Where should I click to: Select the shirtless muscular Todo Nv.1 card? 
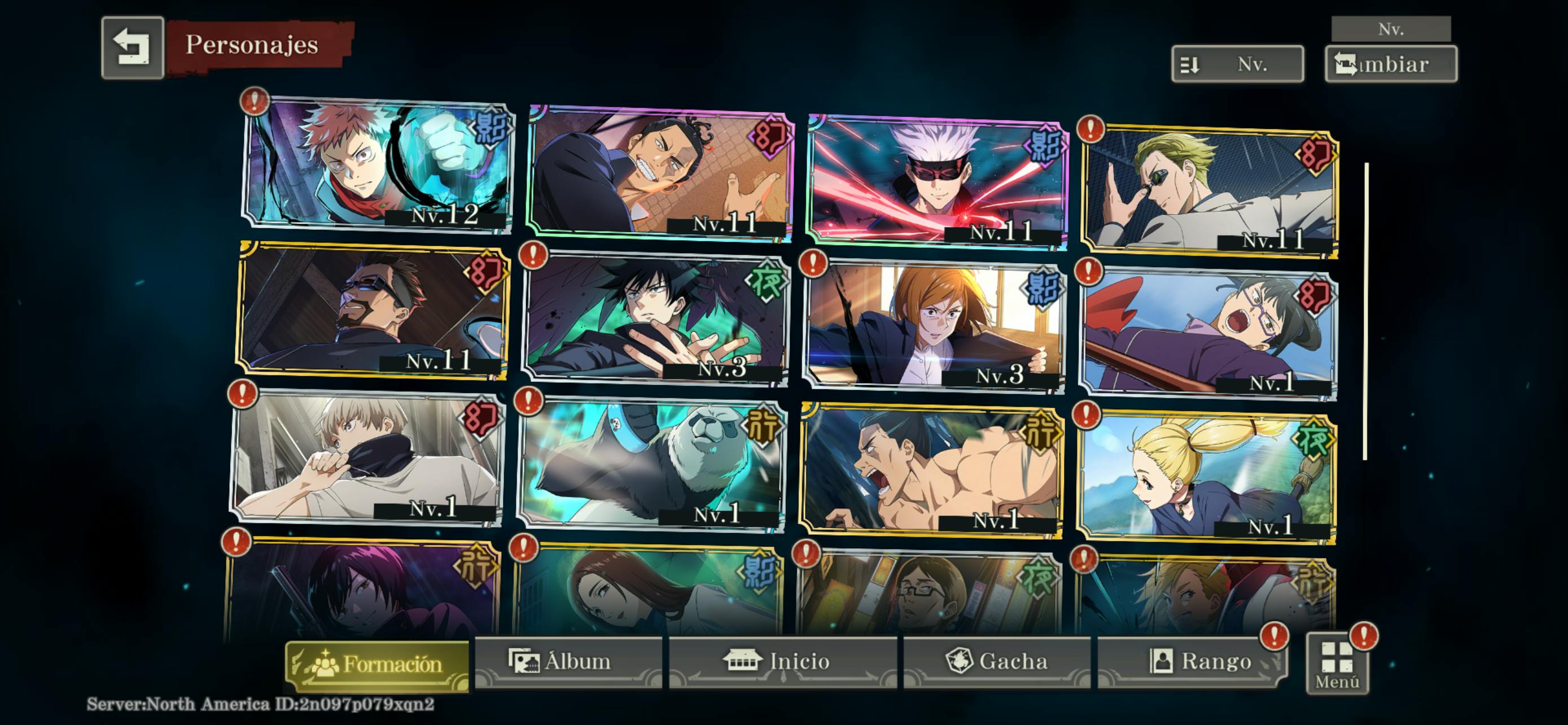pyautogui.click(x=931, y=472)
